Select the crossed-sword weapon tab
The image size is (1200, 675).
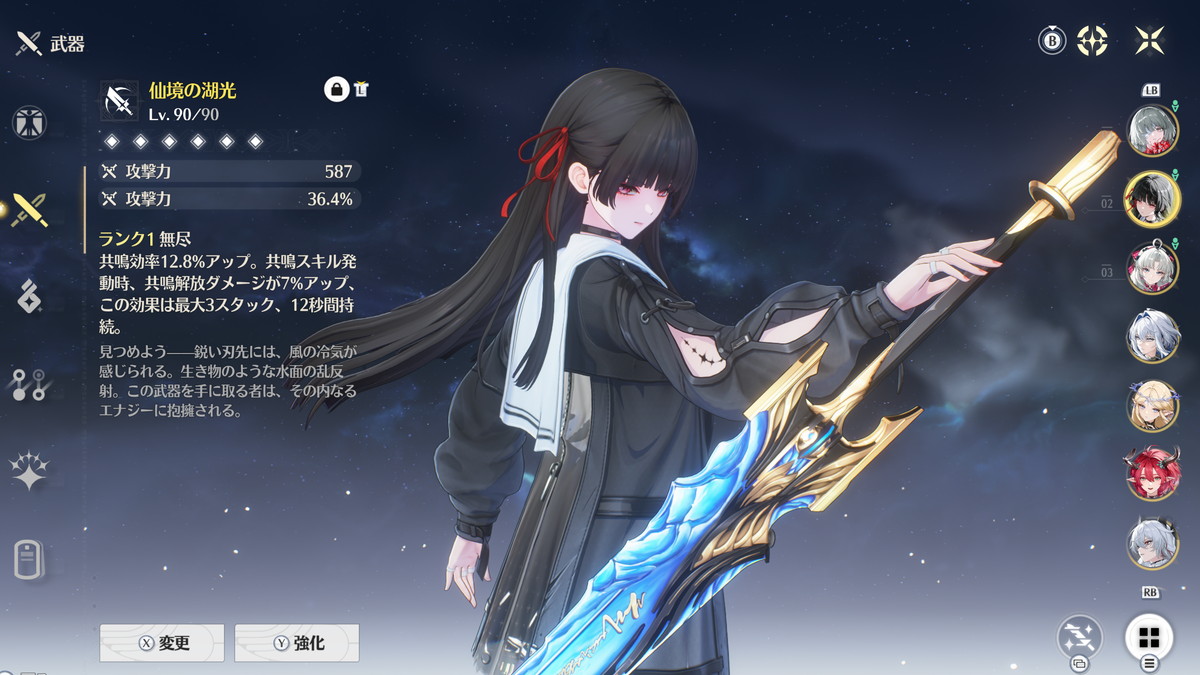click(x=29, y=209)
